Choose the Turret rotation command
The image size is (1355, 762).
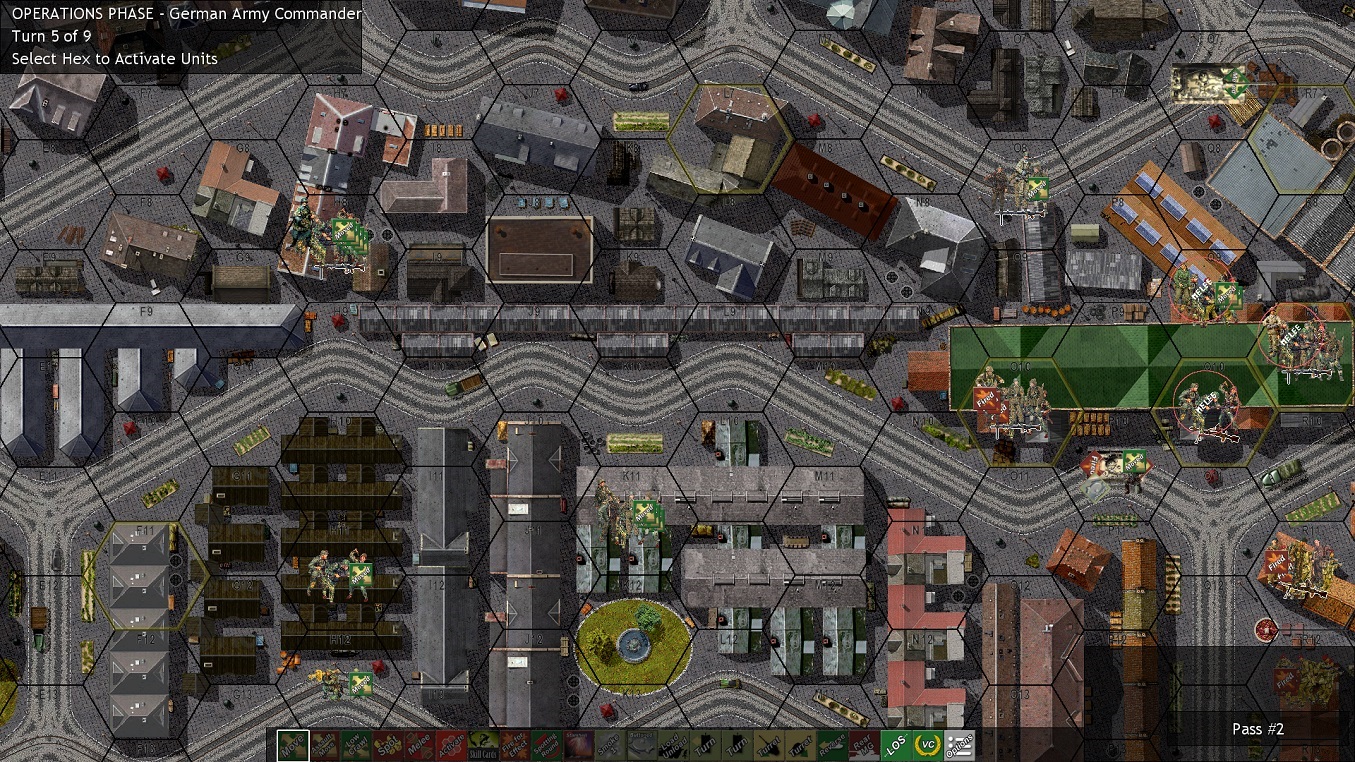[771, 748]
